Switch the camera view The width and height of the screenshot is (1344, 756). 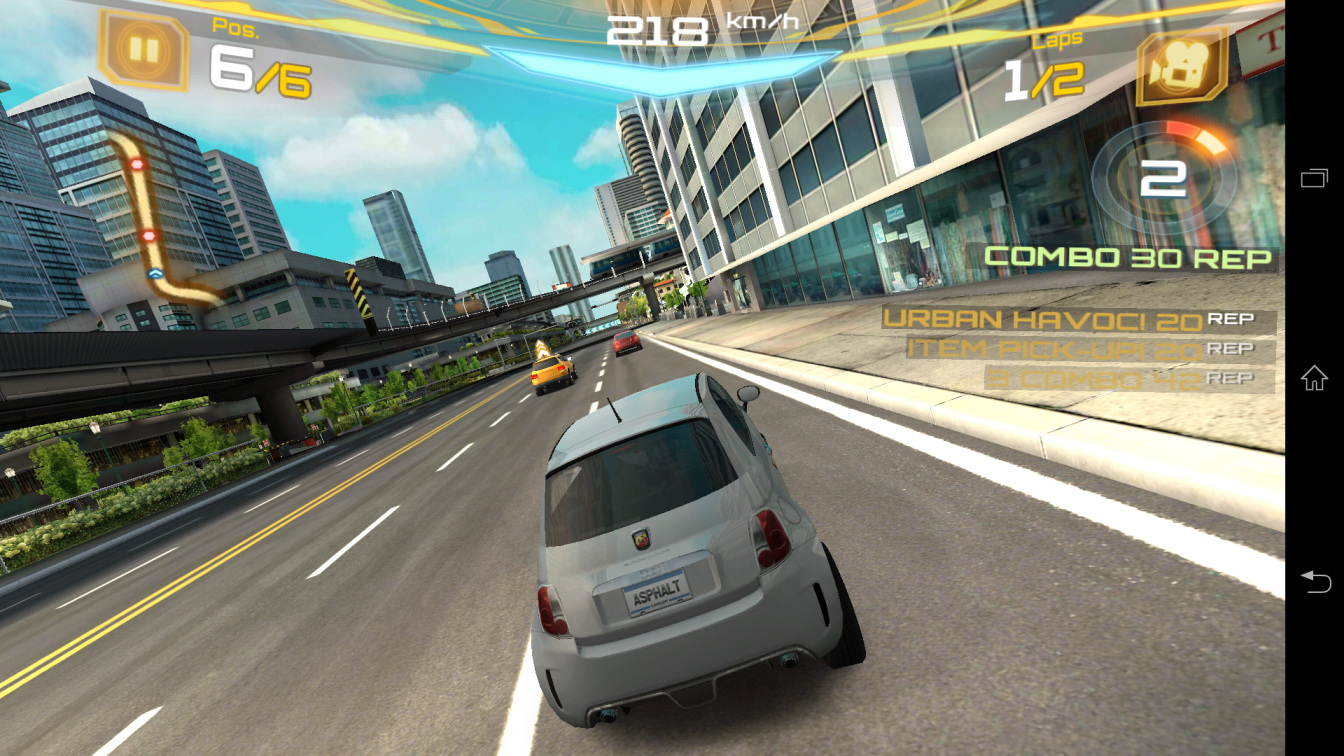pyautogui.click(x=1181, y=67)
